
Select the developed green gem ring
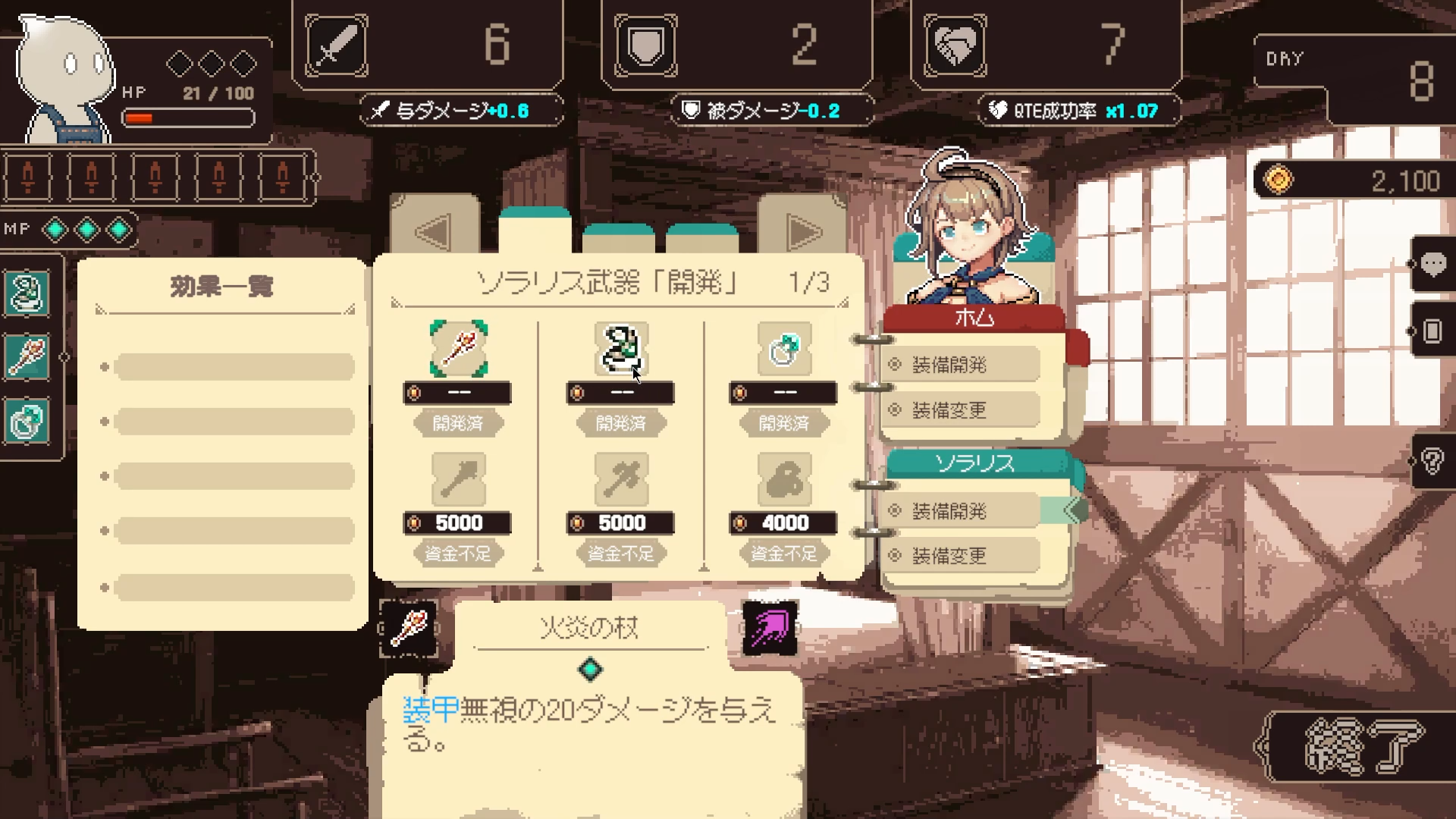click(x=784, y=349)
